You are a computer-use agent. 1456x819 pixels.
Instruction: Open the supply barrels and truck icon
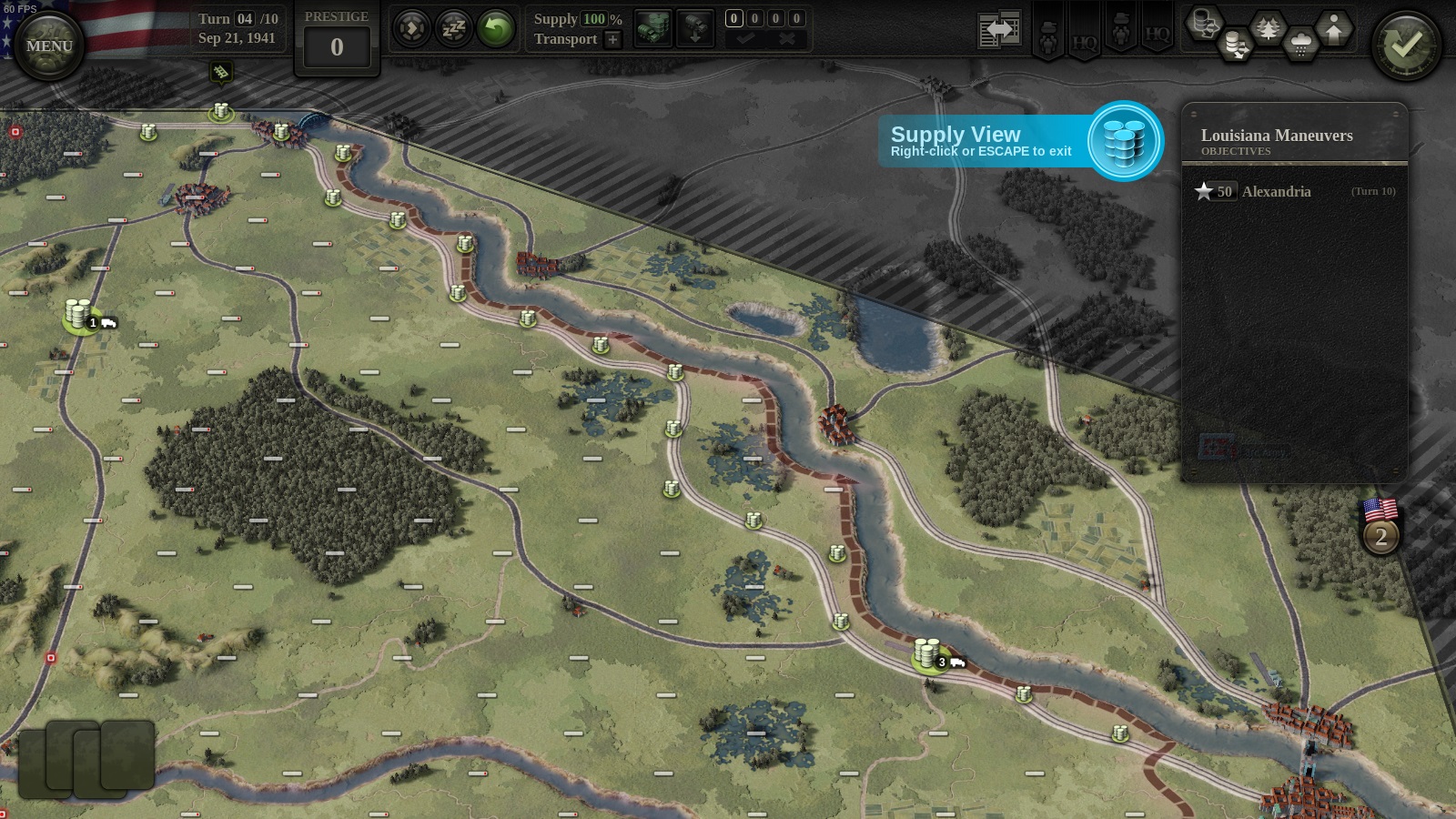coord(652,27)
